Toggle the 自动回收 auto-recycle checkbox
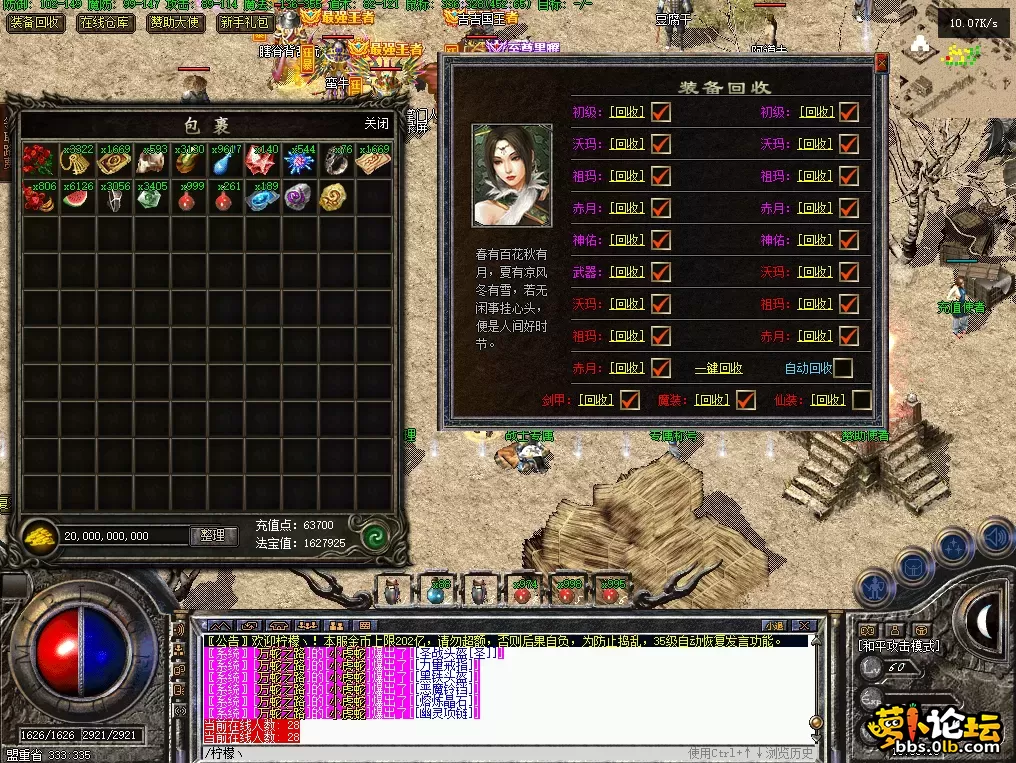This screenshot has width=1016, height=763. click(x=843, y=368)
